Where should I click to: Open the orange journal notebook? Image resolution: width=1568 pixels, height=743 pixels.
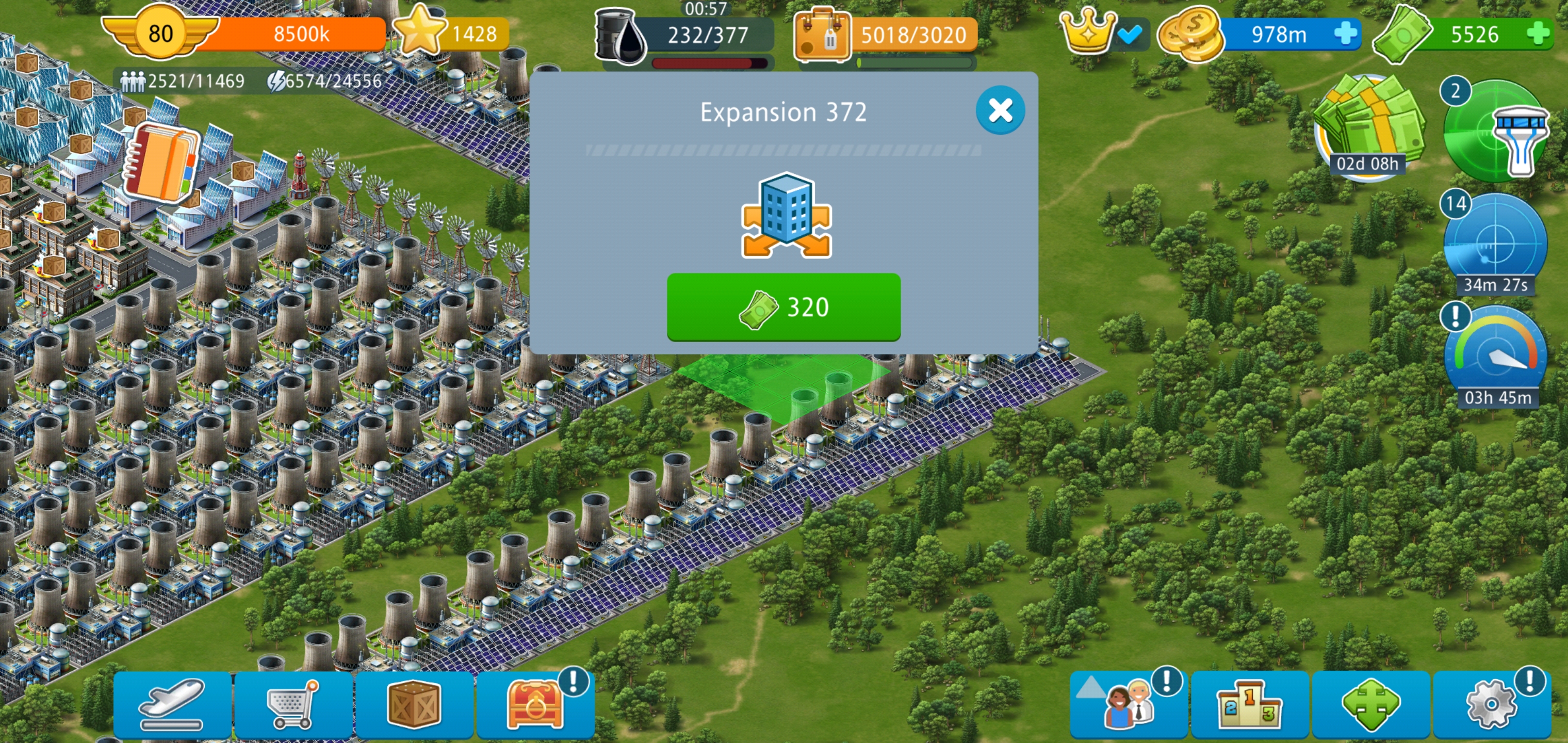click(x=161, y=163)
